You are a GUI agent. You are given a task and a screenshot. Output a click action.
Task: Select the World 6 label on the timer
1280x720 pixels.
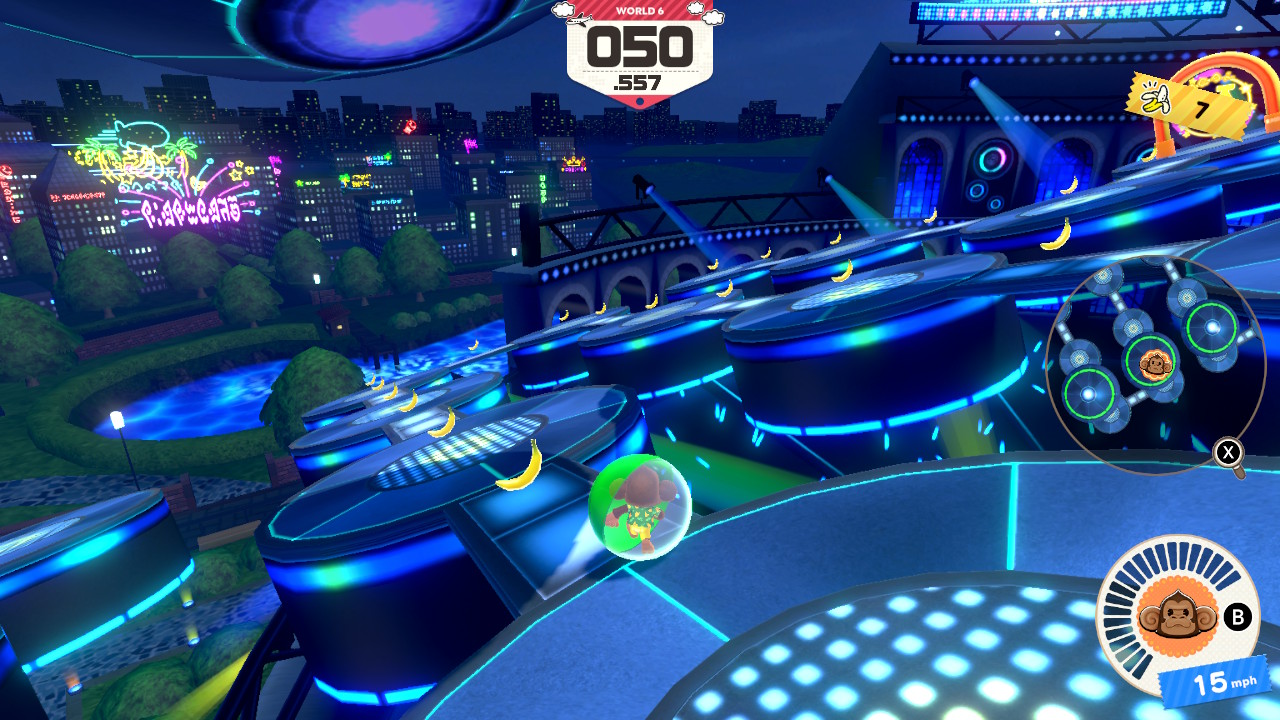coord(640,12)
